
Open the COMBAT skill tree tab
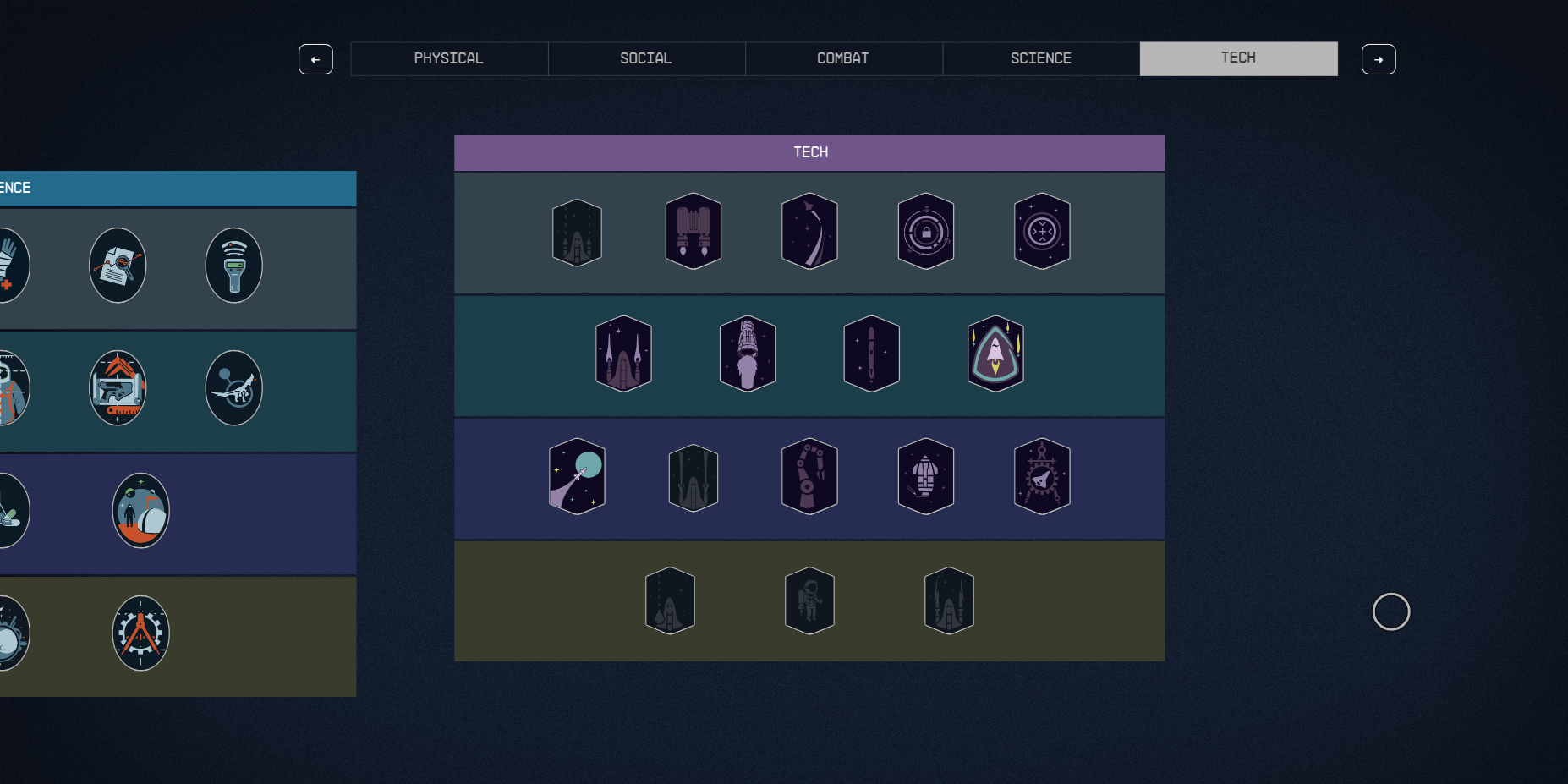[842, 58]
